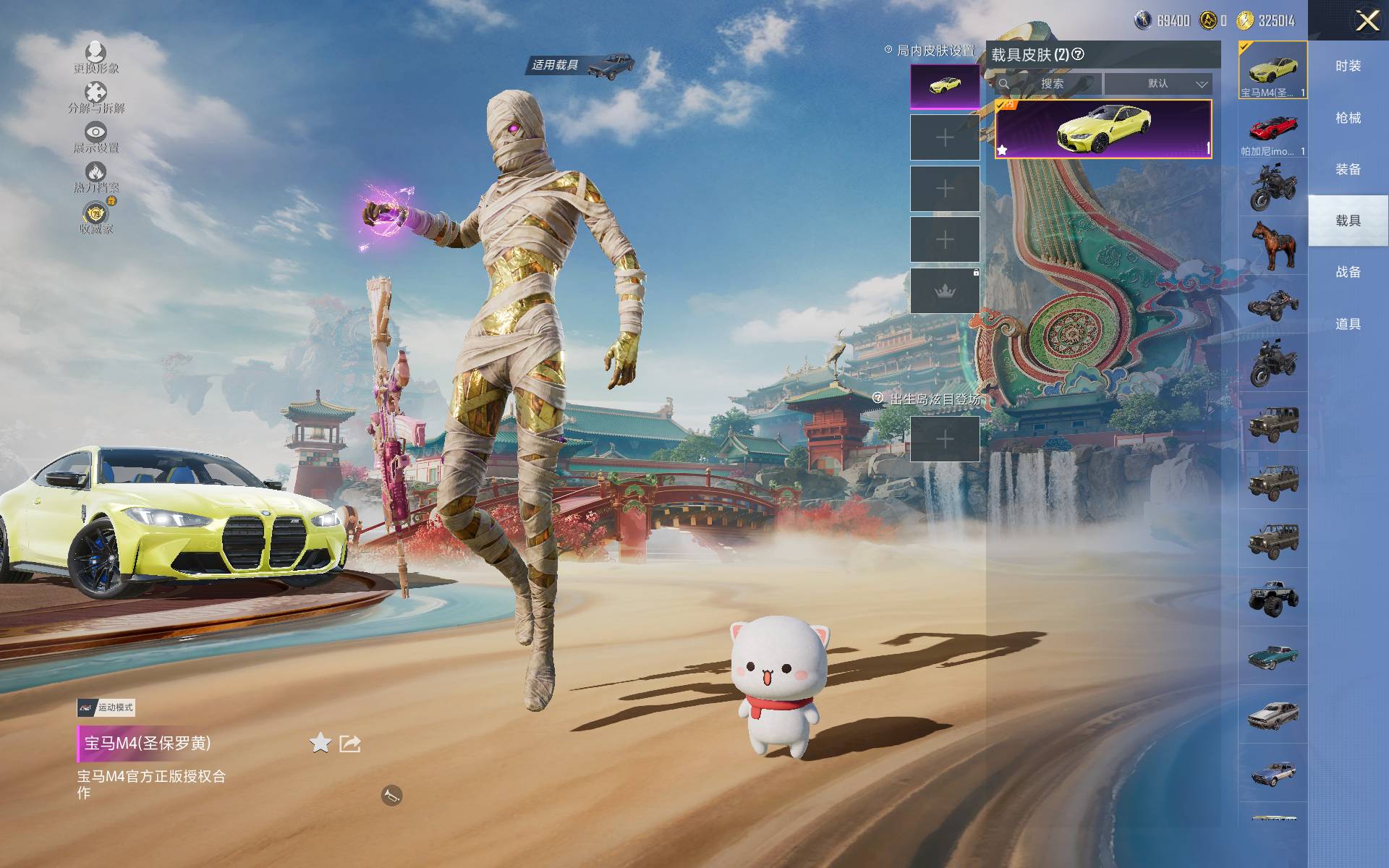The image size is (1389, 868).
Task: Favorite the skin with the star button
Action: (x=320, y=743)
